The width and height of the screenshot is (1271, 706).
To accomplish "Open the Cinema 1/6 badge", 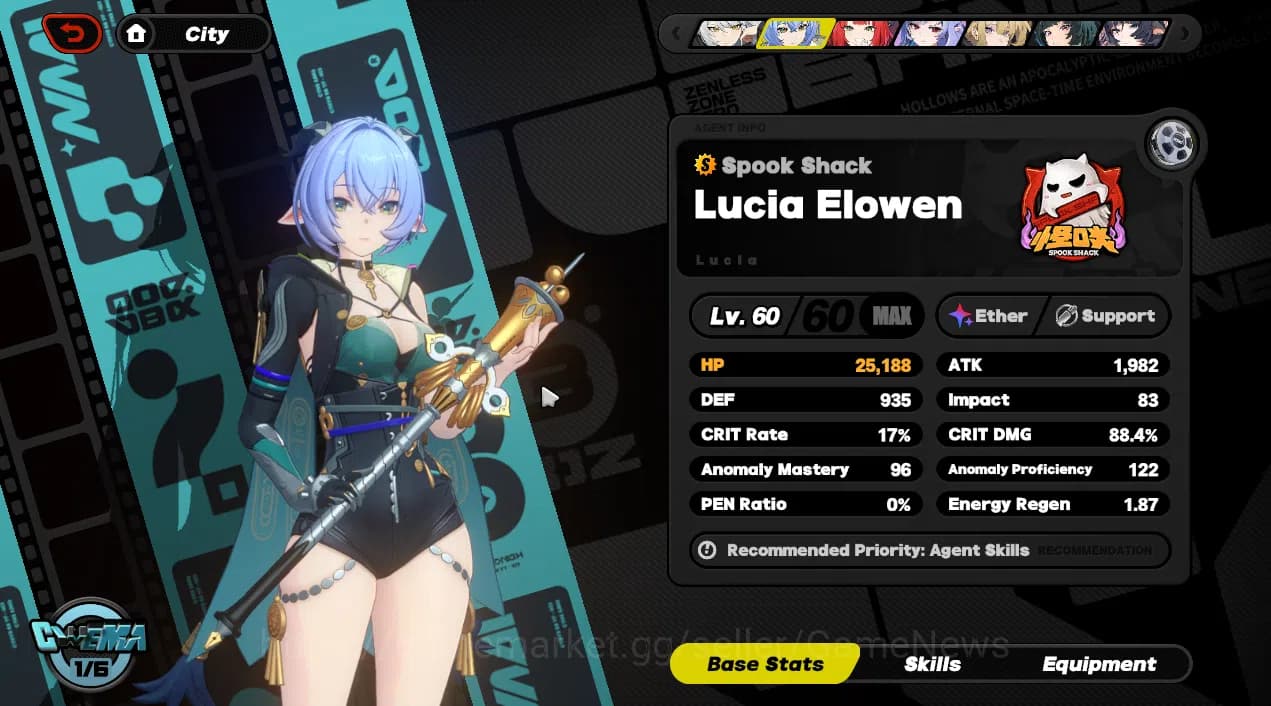I will pyautogui.click(x=89, y=641).
